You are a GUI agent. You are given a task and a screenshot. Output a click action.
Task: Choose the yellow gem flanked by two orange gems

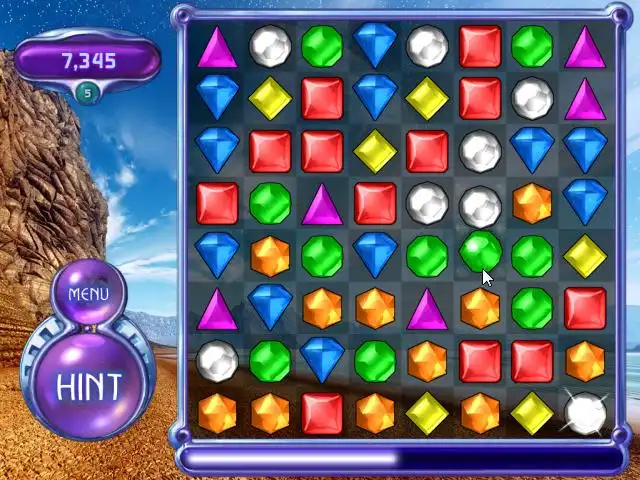[427, 412]
